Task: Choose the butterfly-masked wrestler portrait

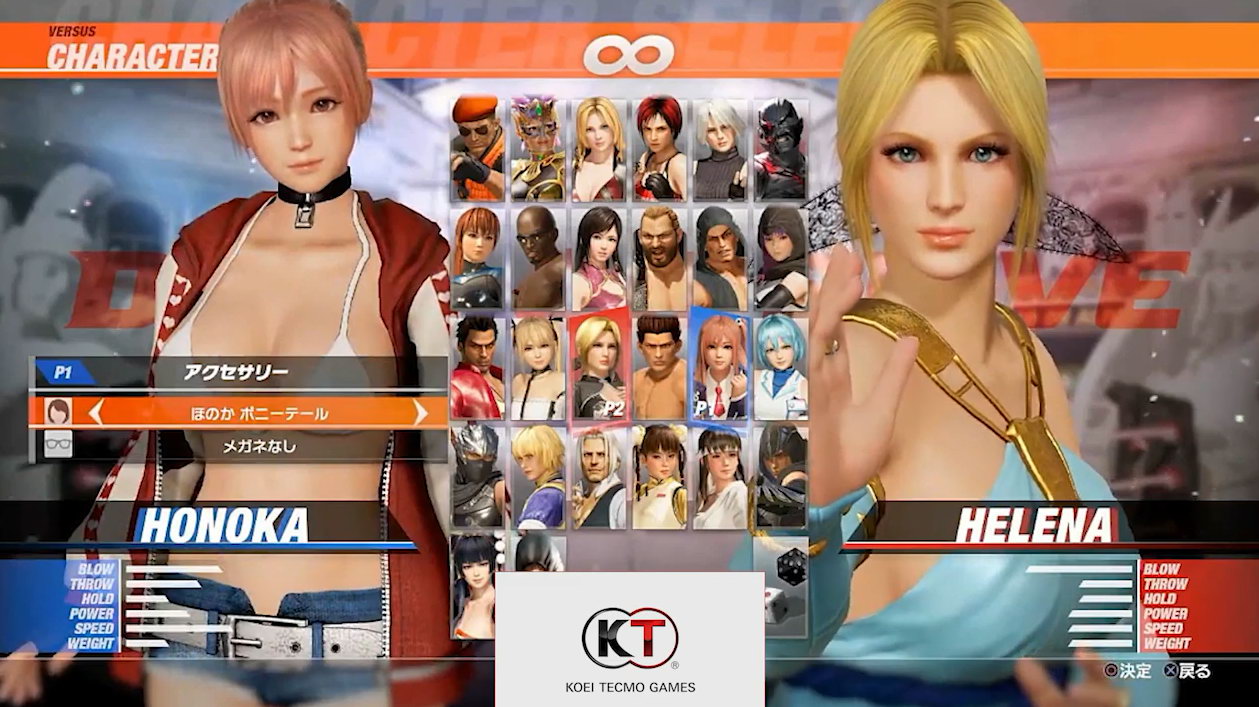Action: pyautogui.click(x=538, y=149)
